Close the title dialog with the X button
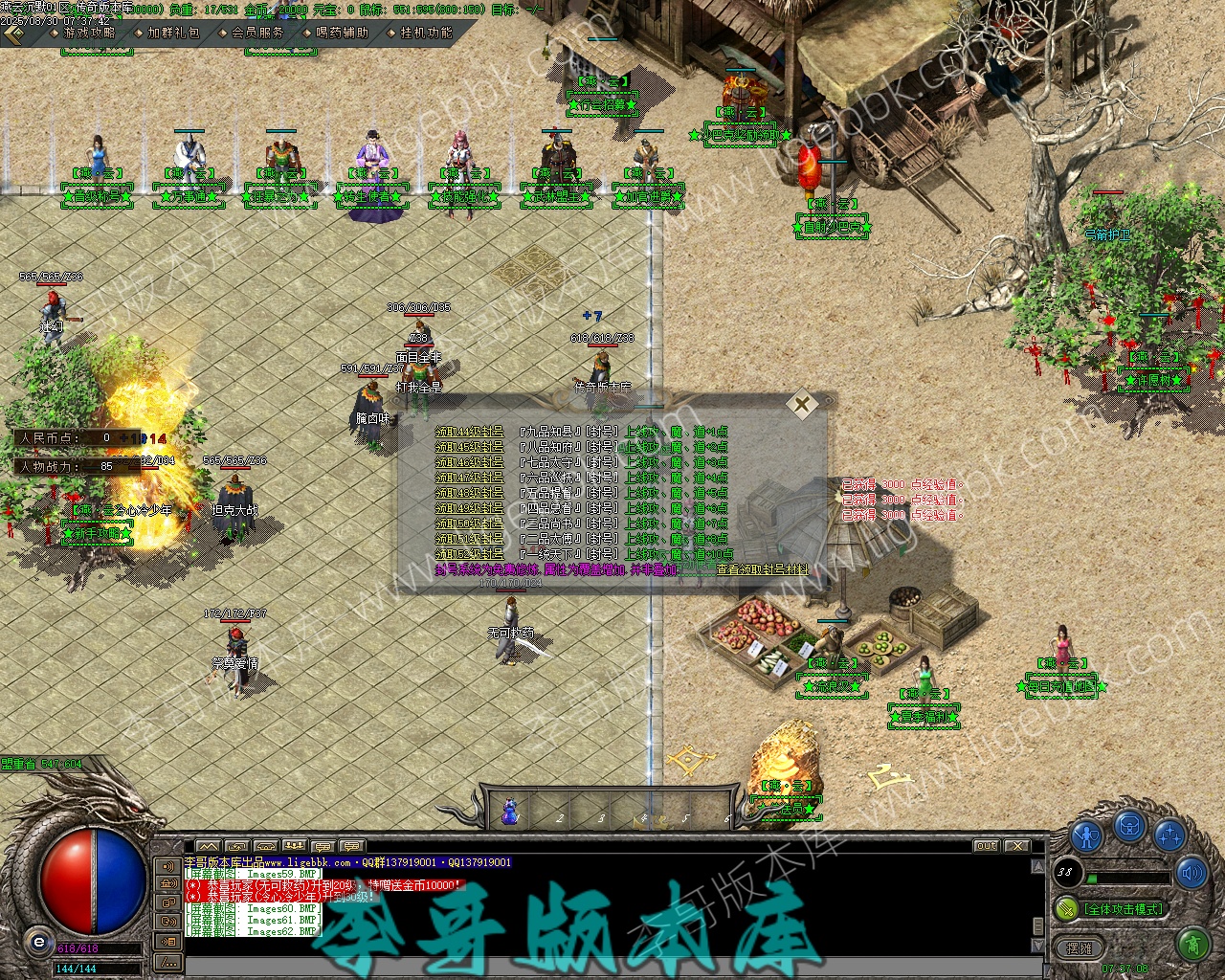 coord(802,404)
